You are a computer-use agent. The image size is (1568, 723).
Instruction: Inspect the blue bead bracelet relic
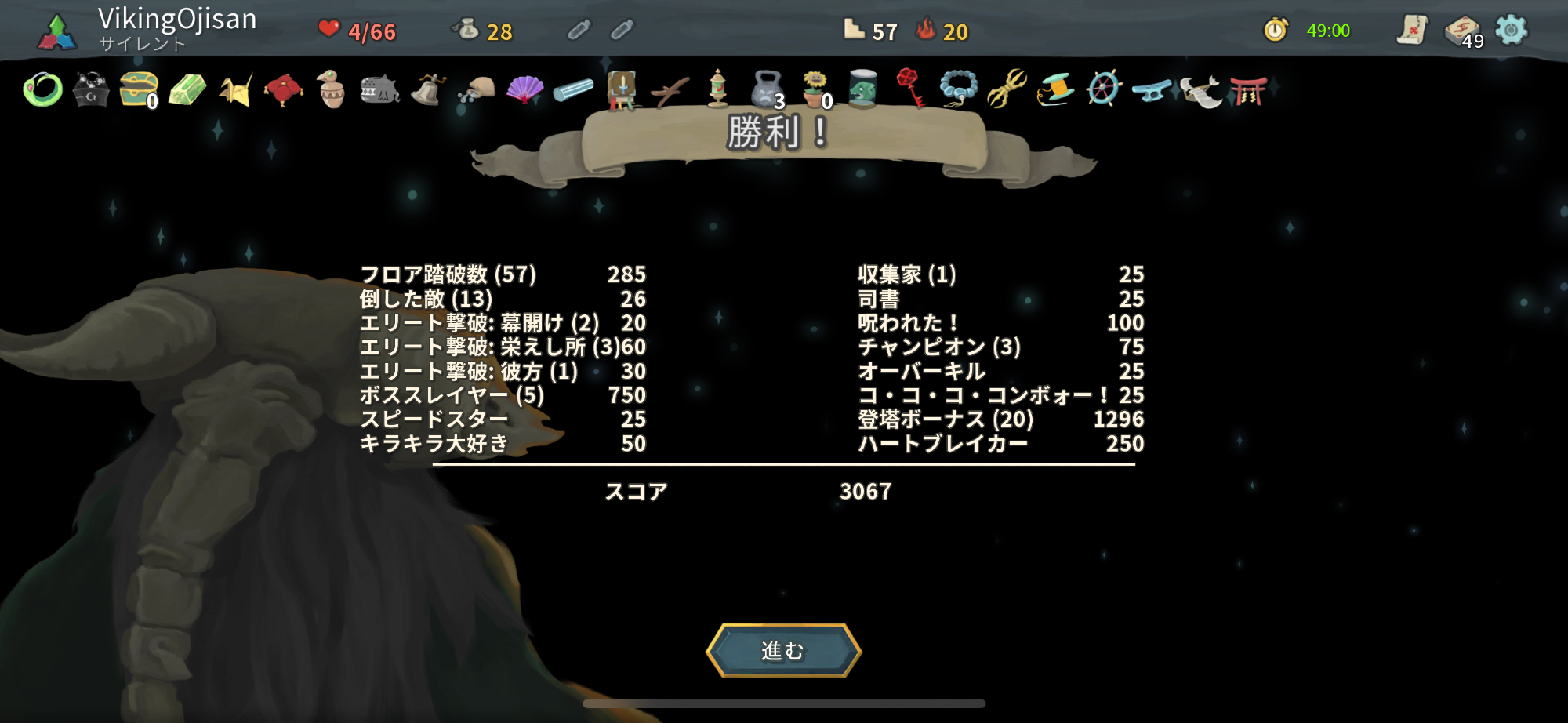pos(959,89)
